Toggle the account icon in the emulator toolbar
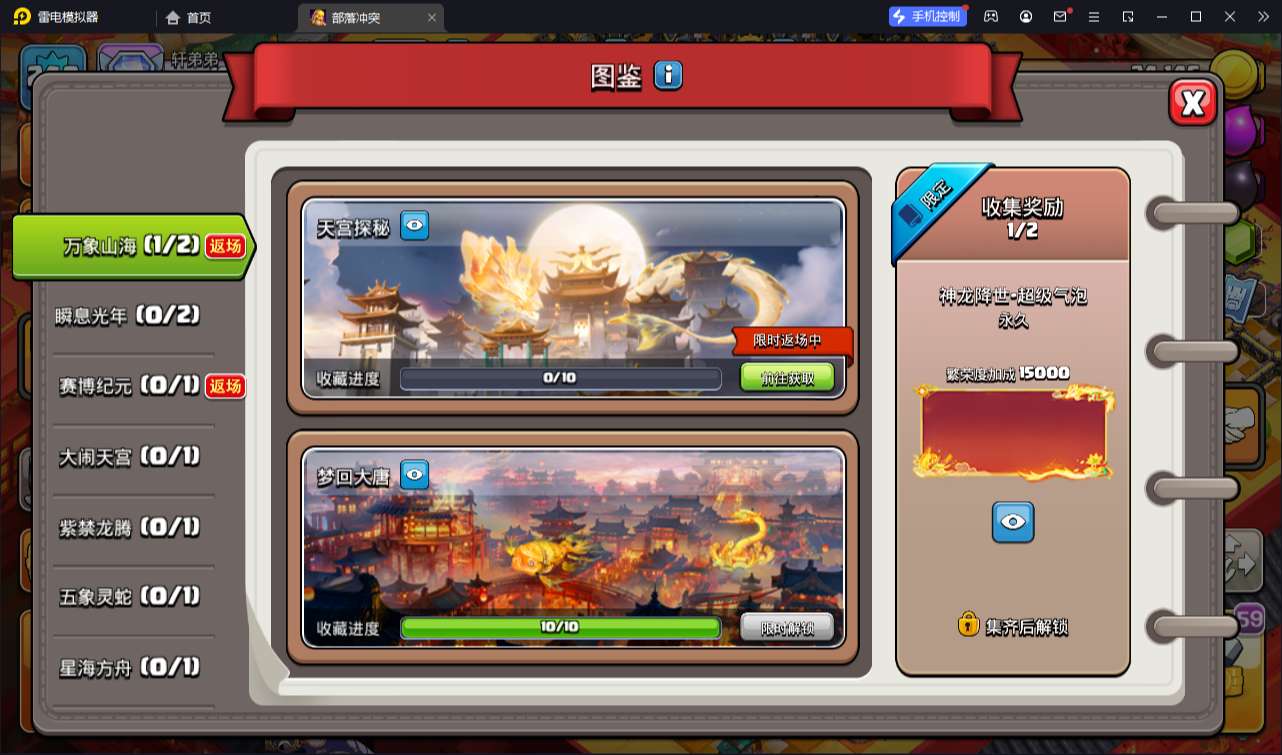 [x=1026, y=16]
